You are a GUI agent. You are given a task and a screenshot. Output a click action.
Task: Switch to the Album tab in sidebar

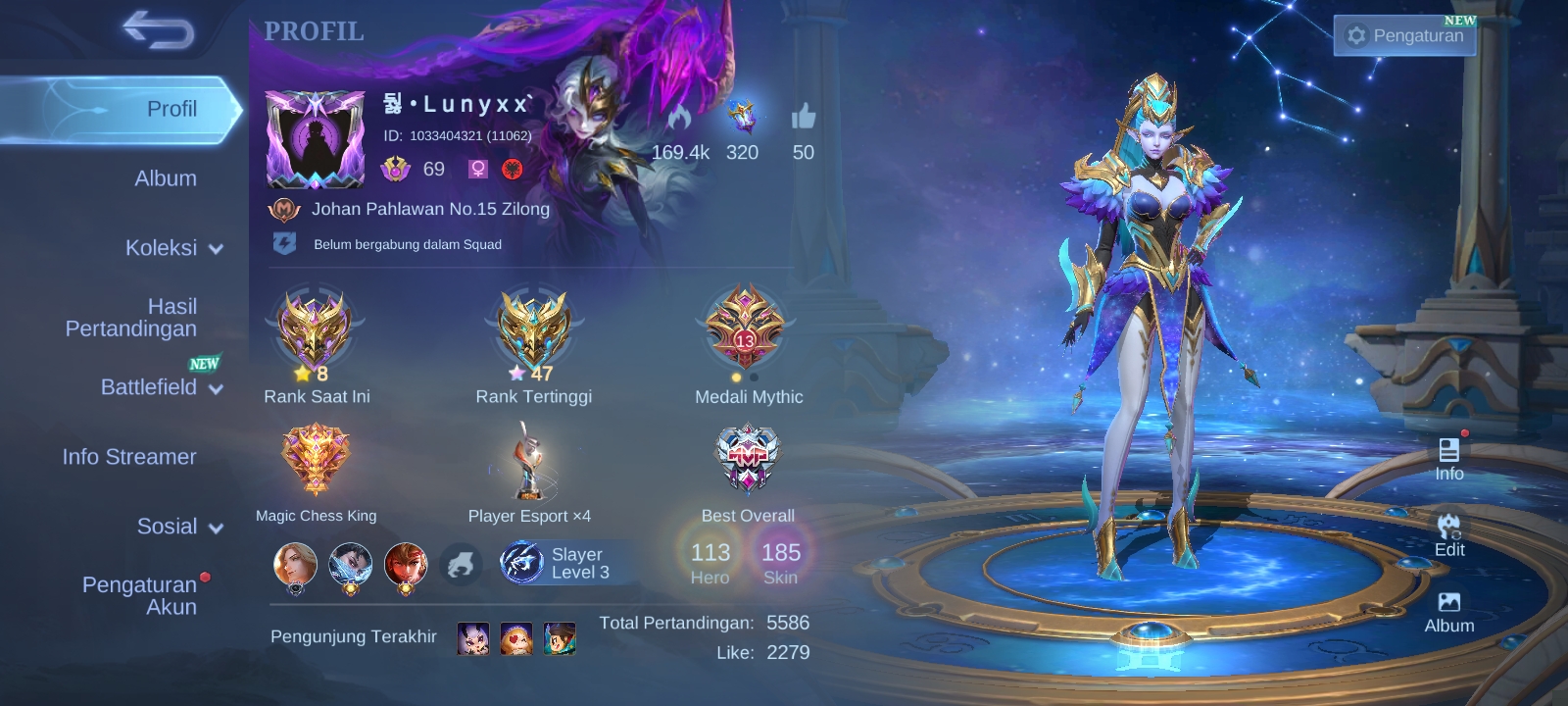point(165,178)
